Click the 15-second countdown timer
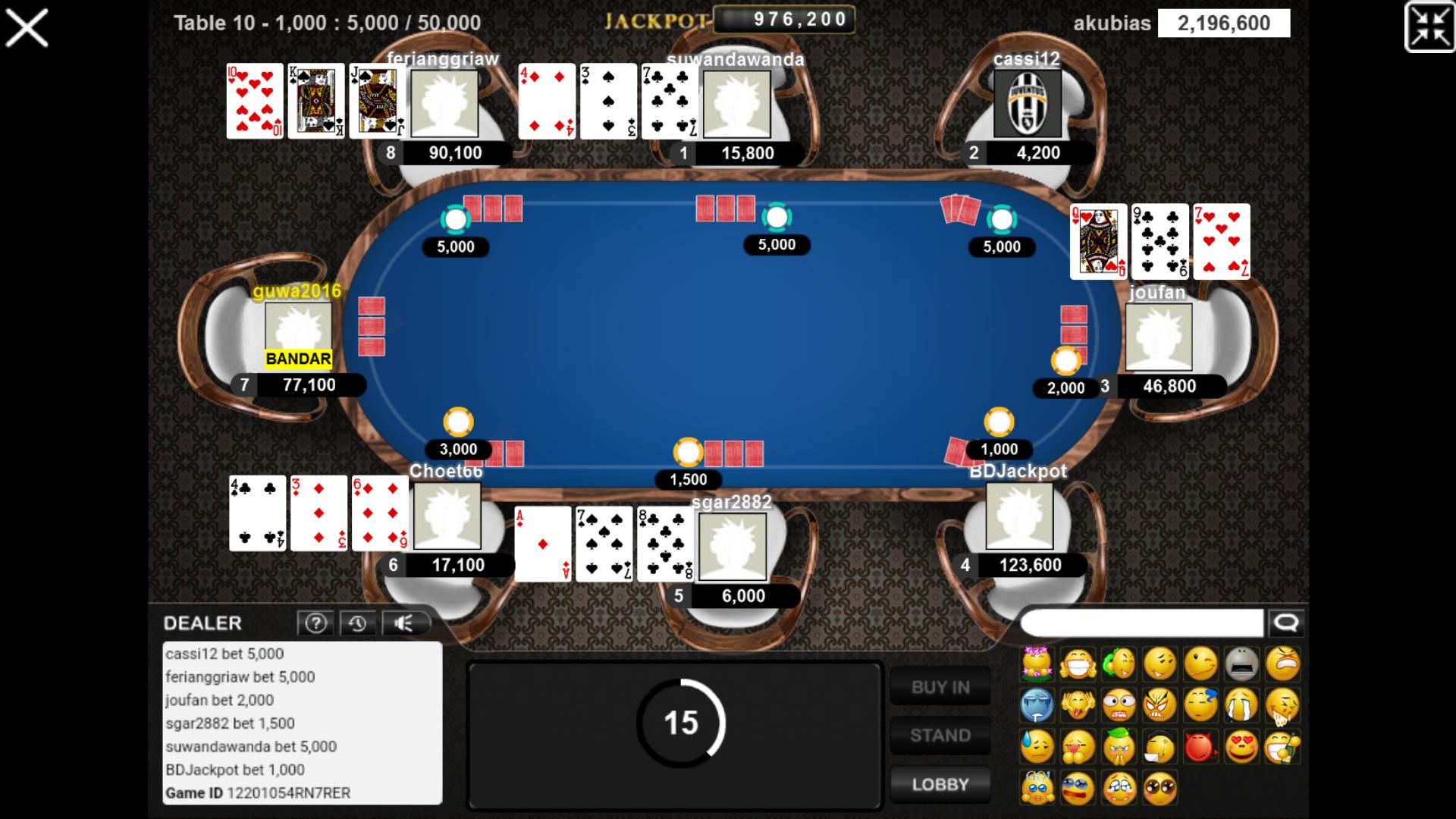The width and height of the screenshot is (1456, 819). click(x=681, y=724)
